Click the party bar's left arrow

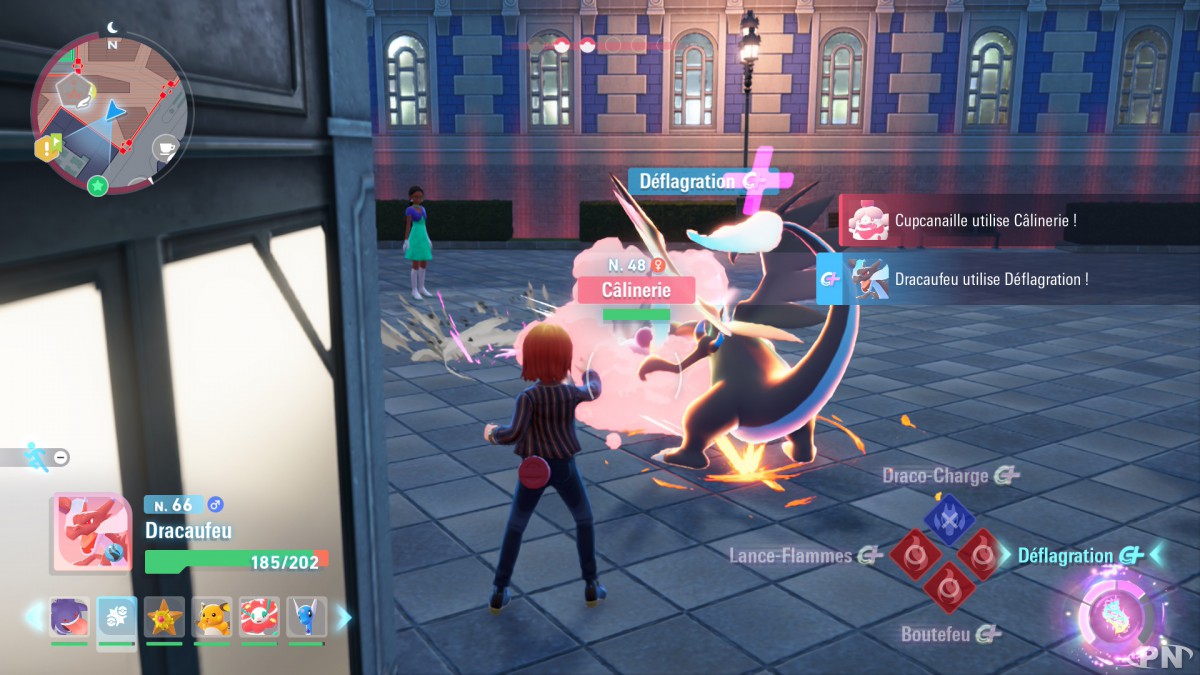[x=33, y=617]
